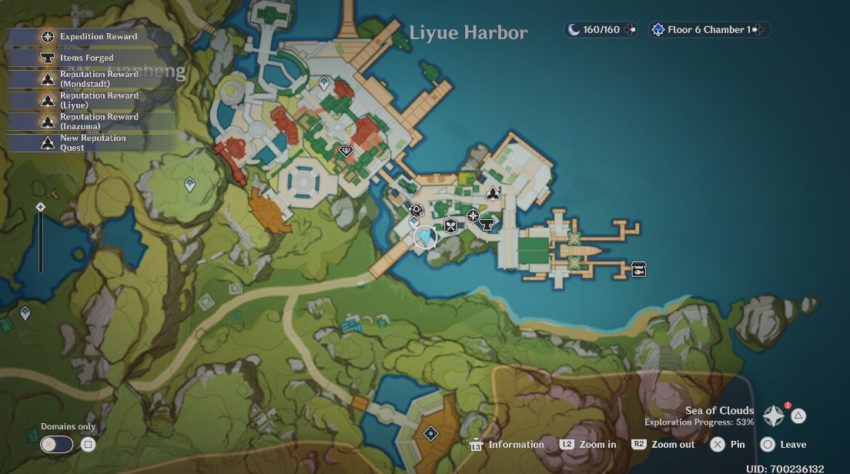Select the teleport waypoint in northern Liyue Harbor

click(325, 86)
